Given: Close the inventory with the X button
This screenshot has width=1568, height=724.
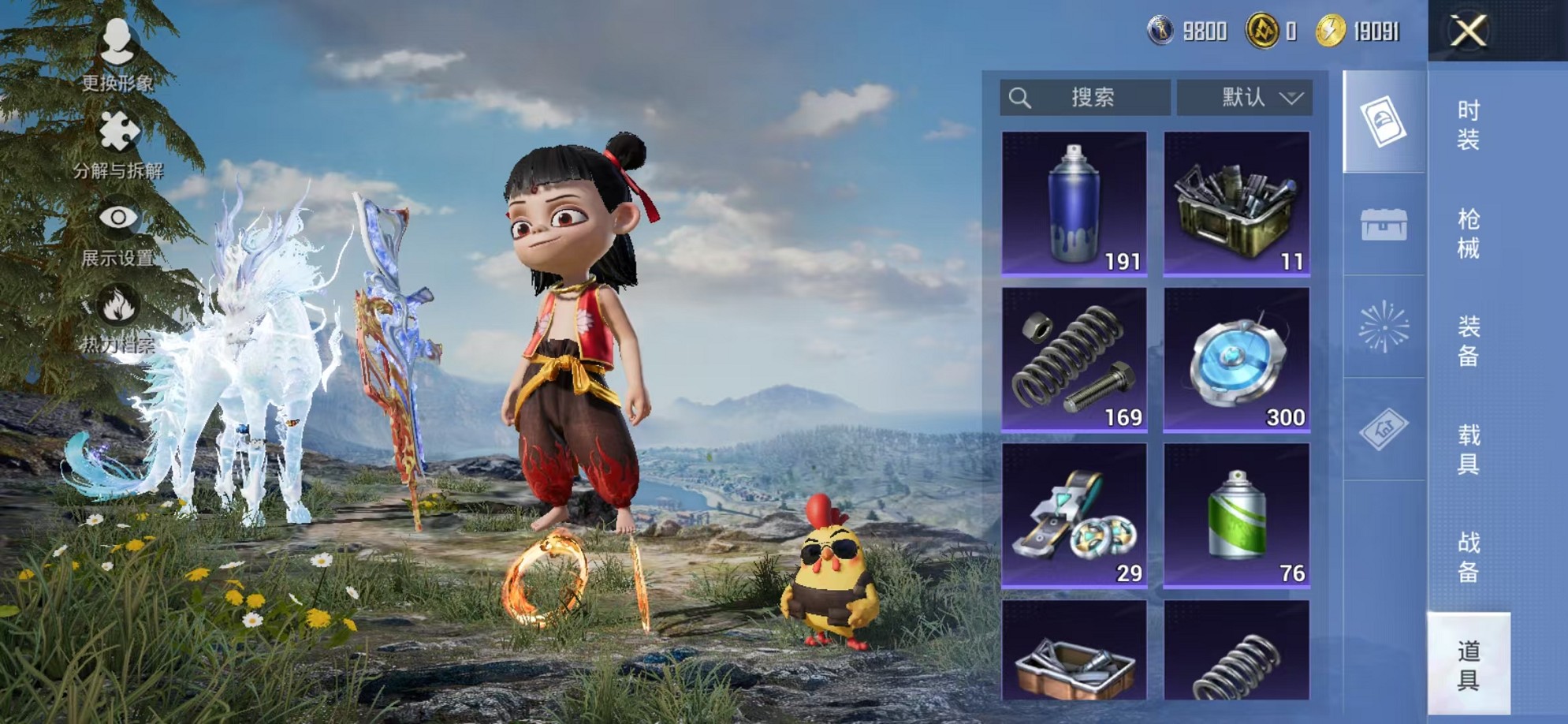Looking at the screenshot, I should point(1468,32).
